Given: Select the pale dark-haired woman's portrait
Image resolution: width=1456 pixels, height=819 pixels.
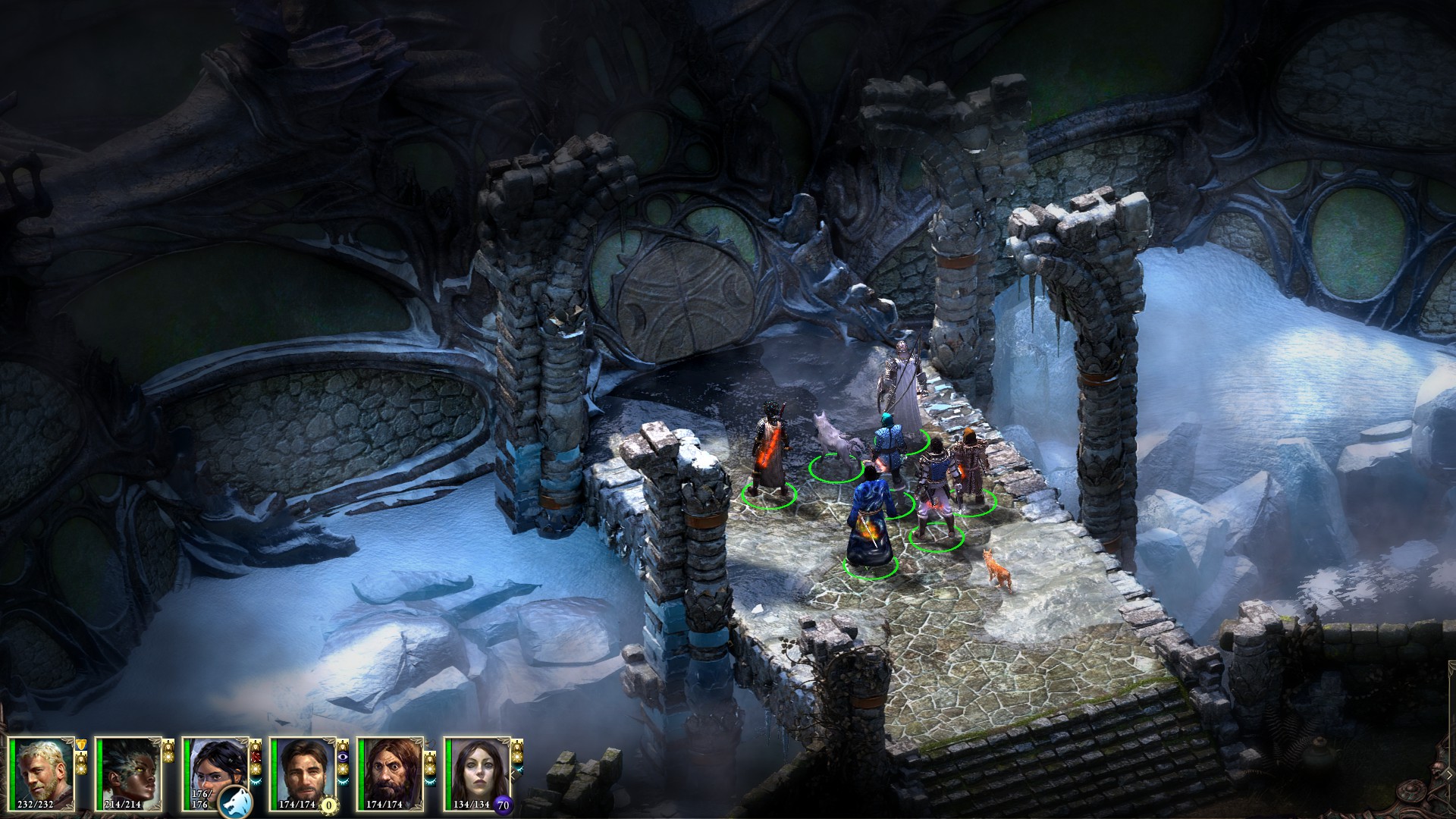Looking at the screenshot, I should (478, 772).
